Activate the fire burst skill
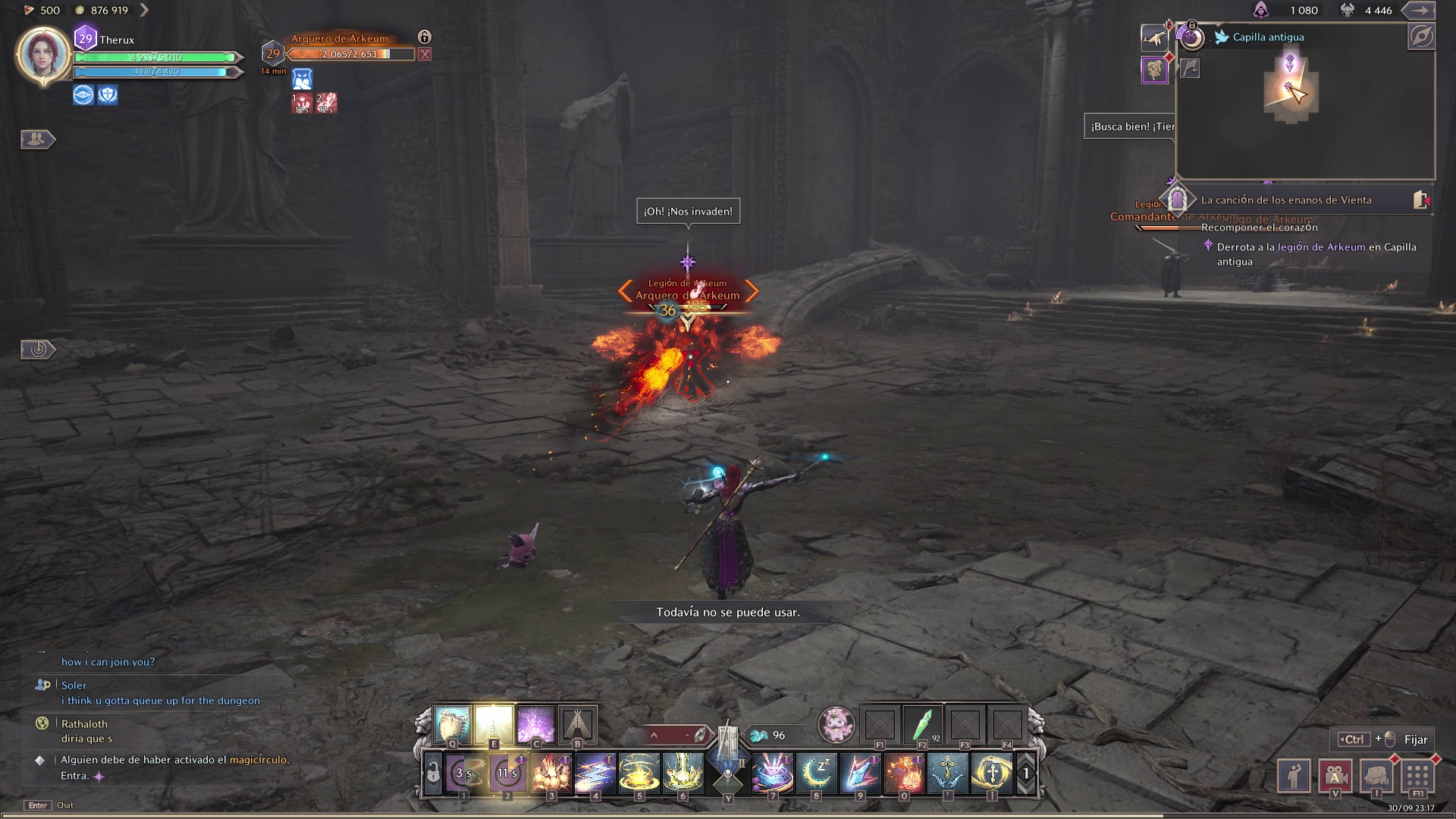Viewport: 1456px width, 819px height. point(904,773)
